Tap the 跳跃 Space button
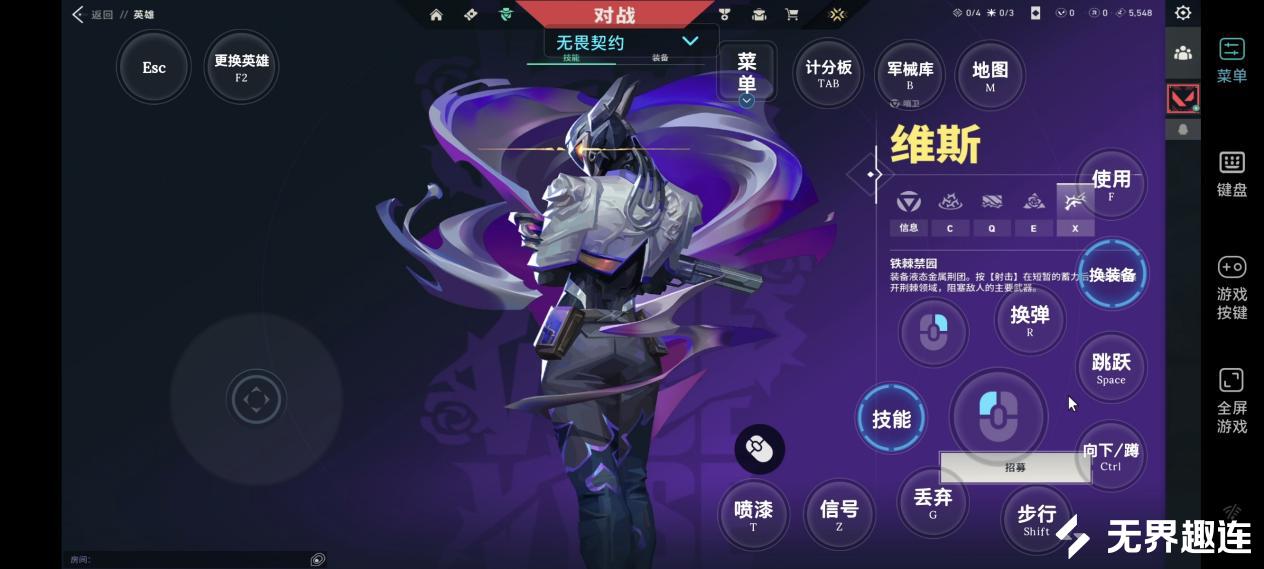Screen dimensions: 1264x569 click(1111, 367)
